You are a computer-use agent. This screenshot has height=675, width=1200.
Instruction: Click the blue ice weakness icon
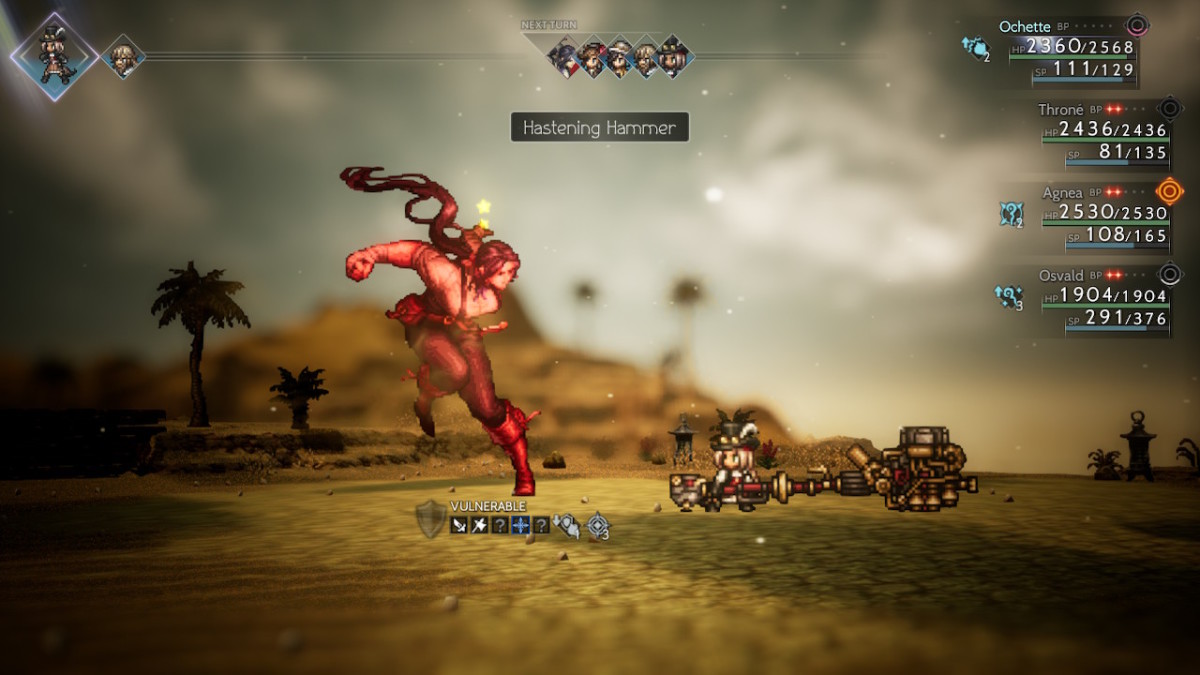pos(520,524)
